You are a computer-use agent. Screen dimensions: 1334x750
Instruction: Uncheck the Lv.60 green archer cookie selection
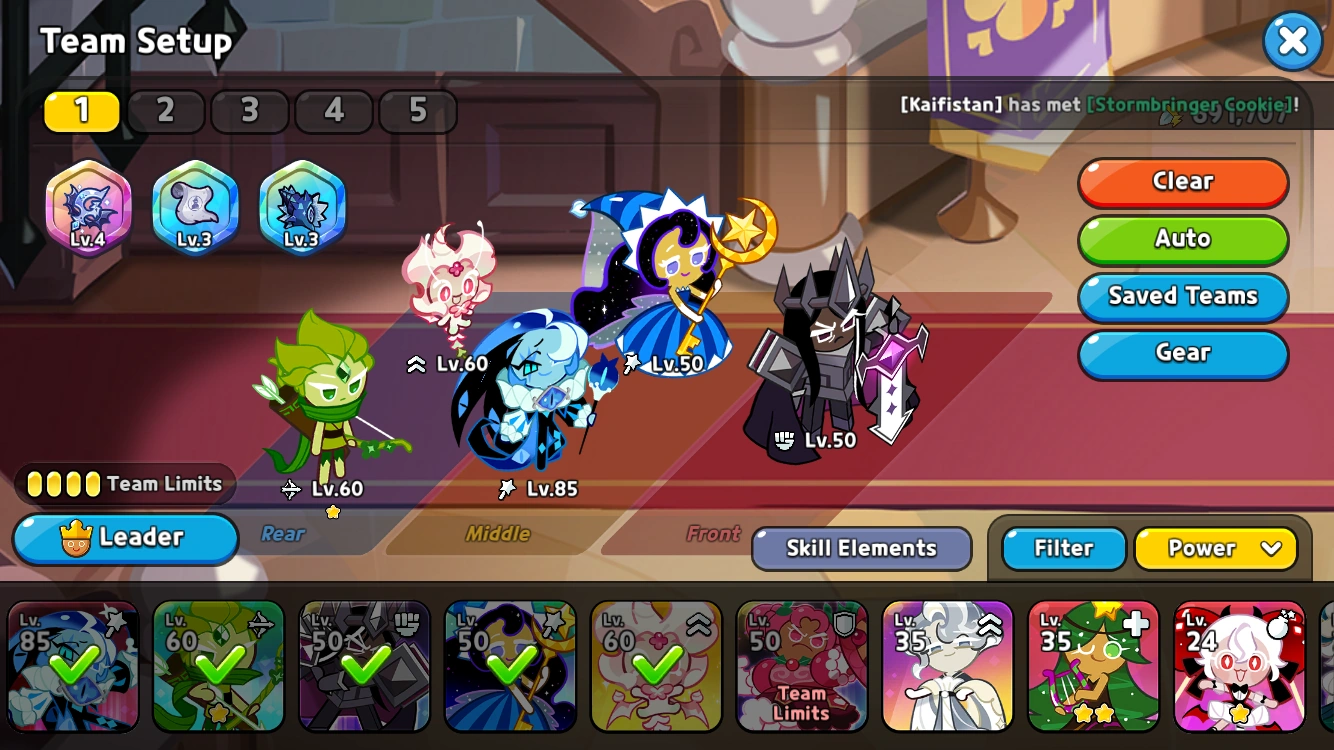point(219,665)
